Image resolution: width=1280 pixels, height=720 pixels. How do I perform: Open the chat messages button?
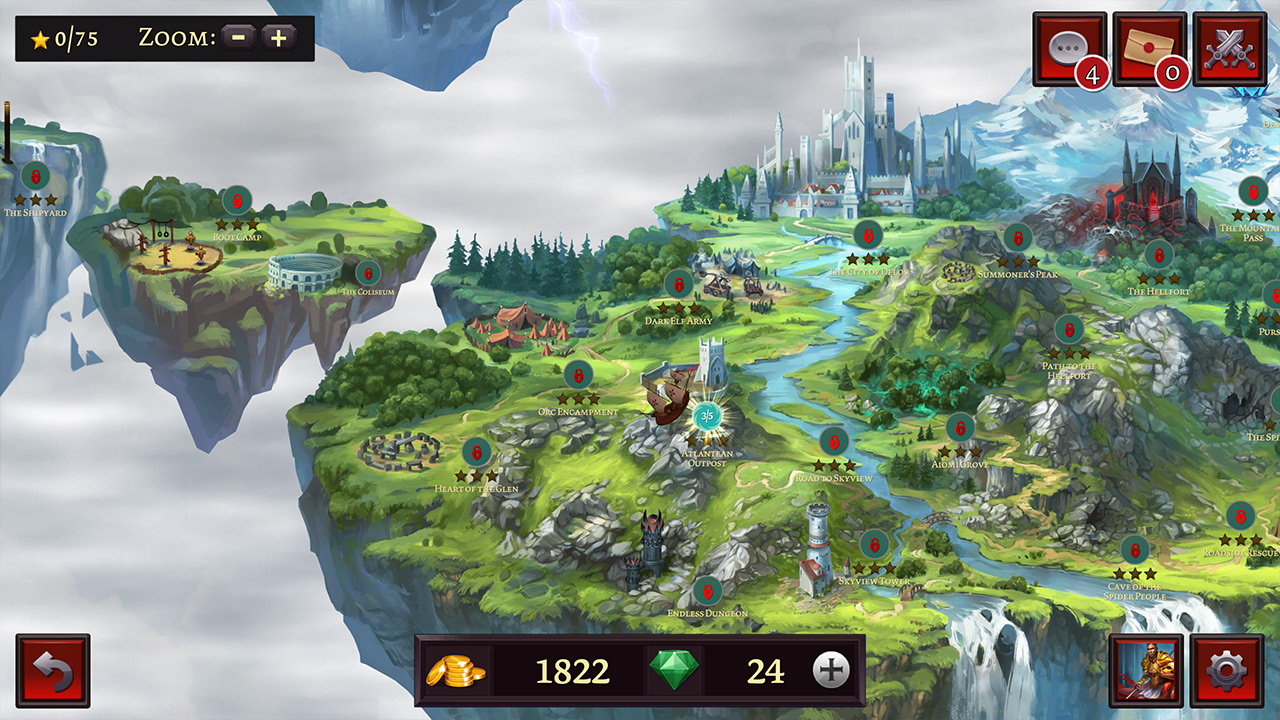point(1069,49)
